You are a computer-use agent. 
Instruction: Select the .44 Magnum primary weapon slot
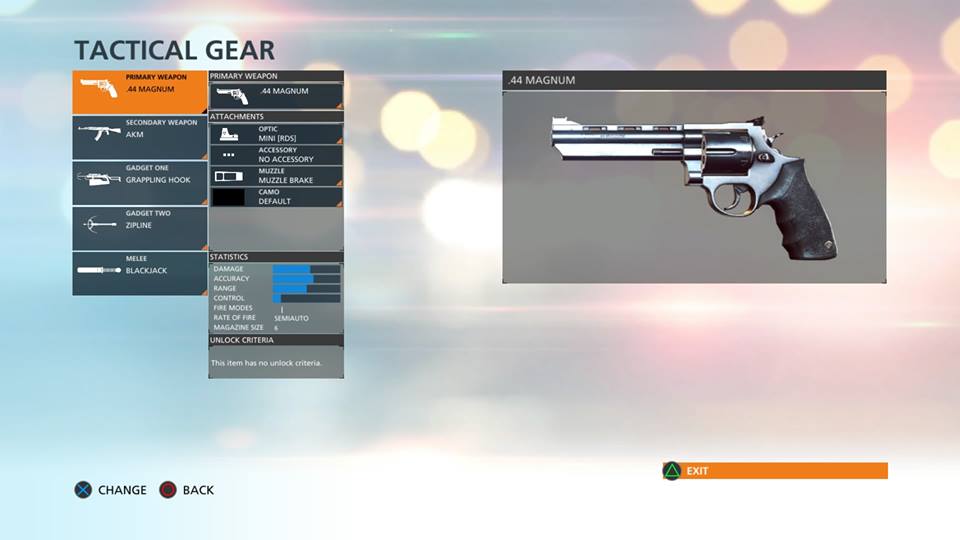point(139,91)
